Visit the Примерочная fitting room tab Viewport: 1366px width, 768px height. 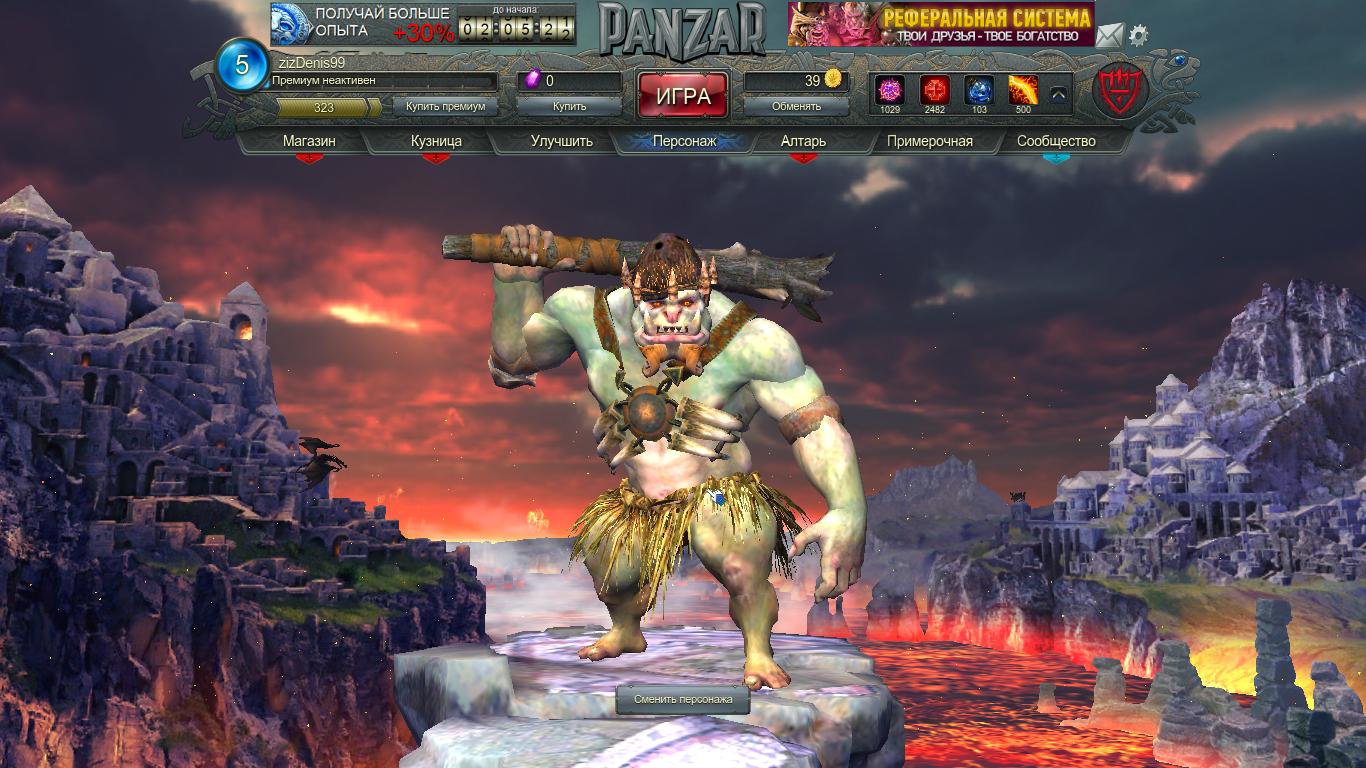click(929, 141)
